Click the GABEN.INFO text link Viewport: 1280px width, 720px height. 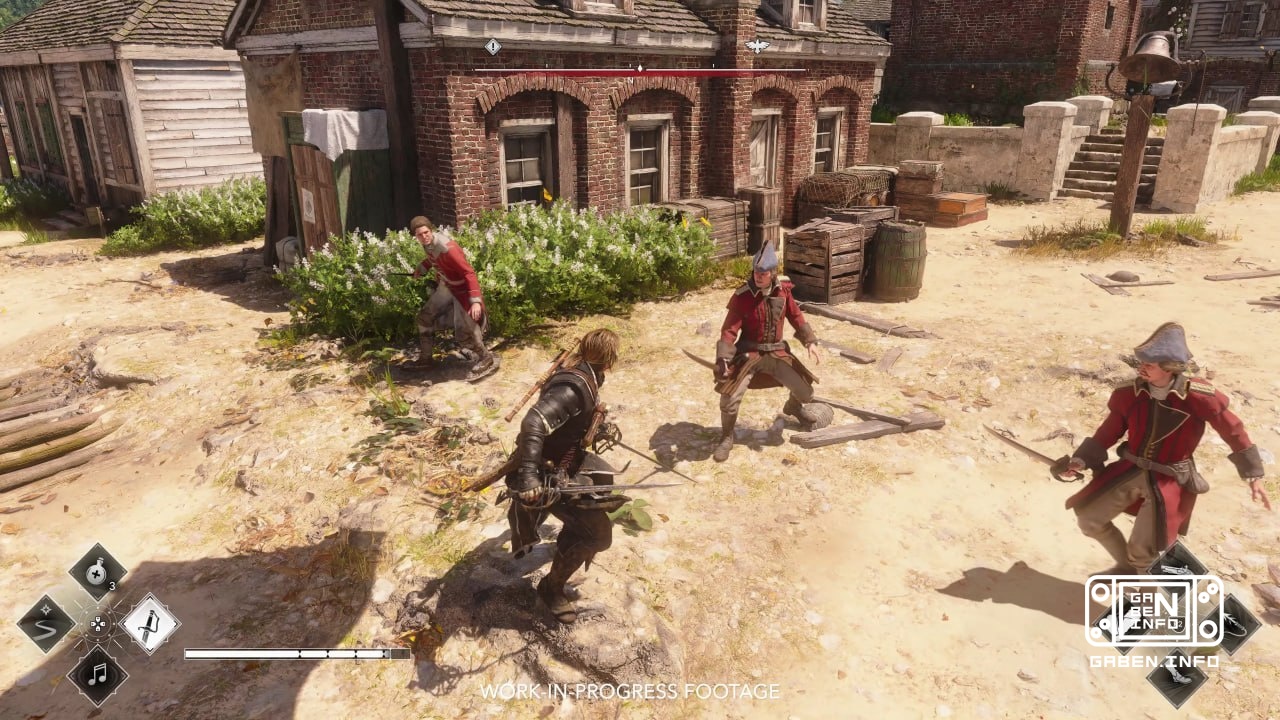(x=1155, y=662)
